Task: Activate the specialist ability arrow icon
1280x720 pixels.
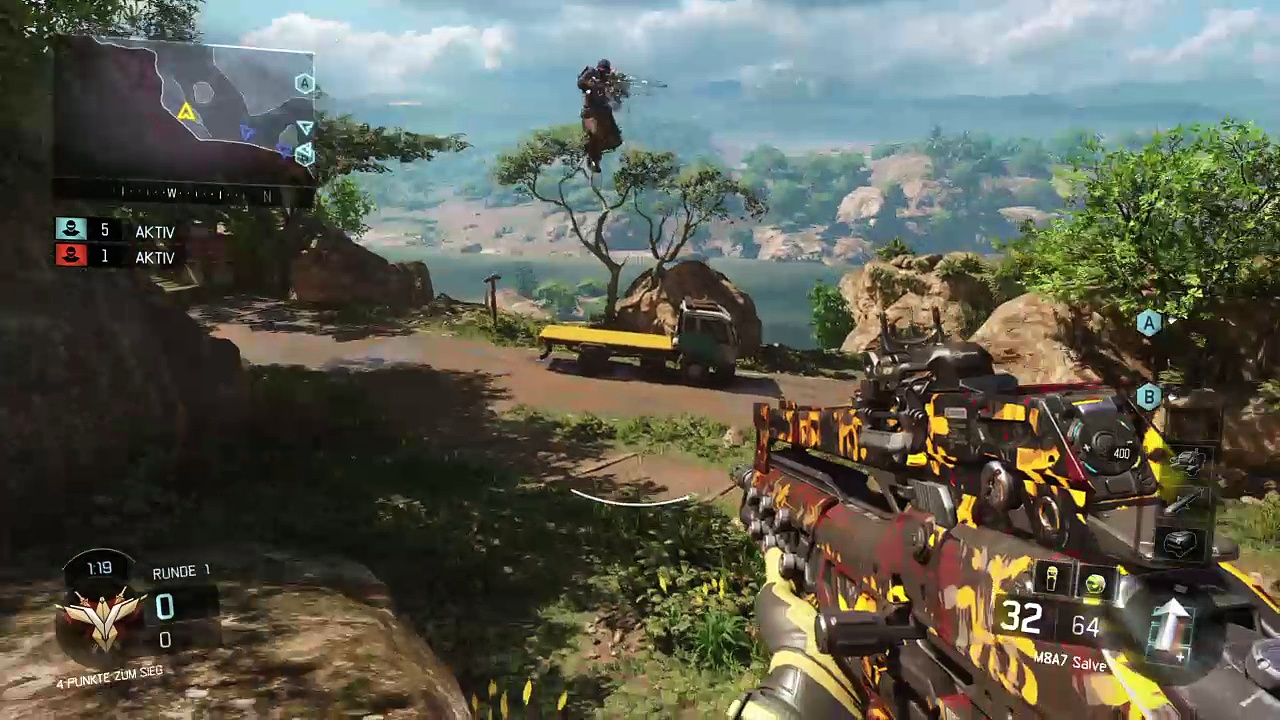Action: (1171, 627)
